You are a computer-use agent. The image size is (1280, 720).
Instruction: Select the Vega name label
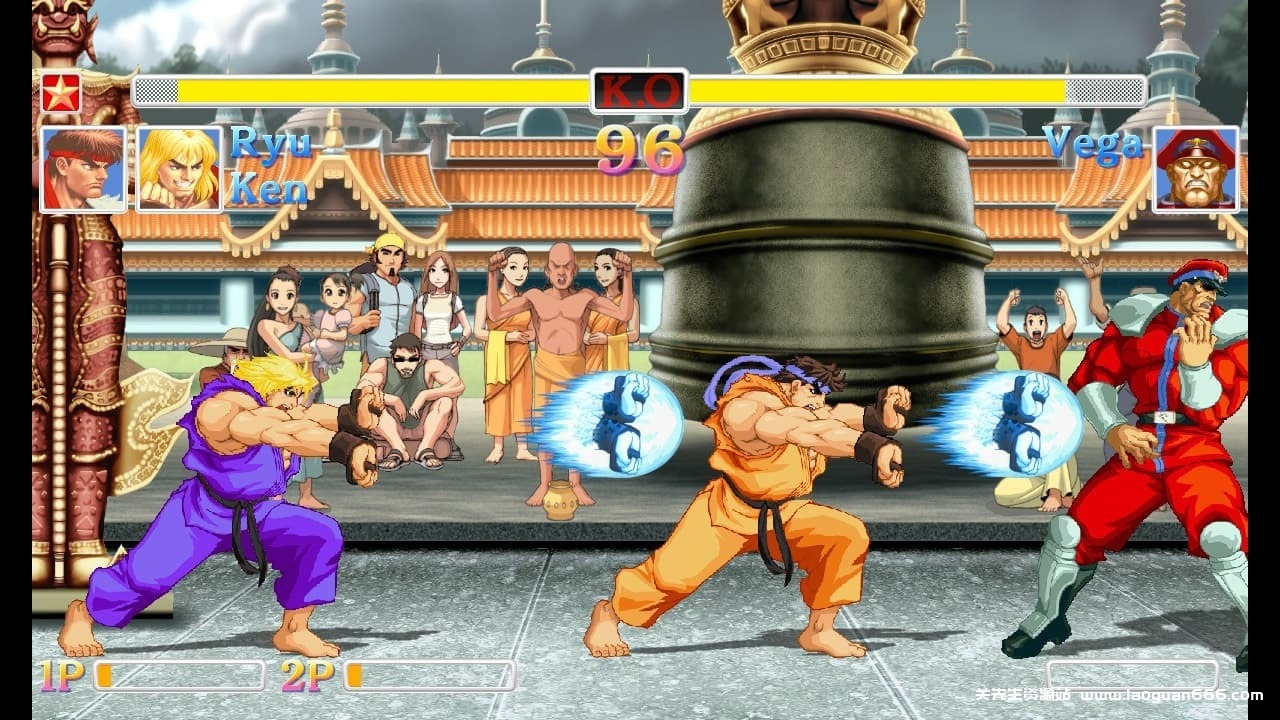pyautogui.click(x=1092, y=144)
